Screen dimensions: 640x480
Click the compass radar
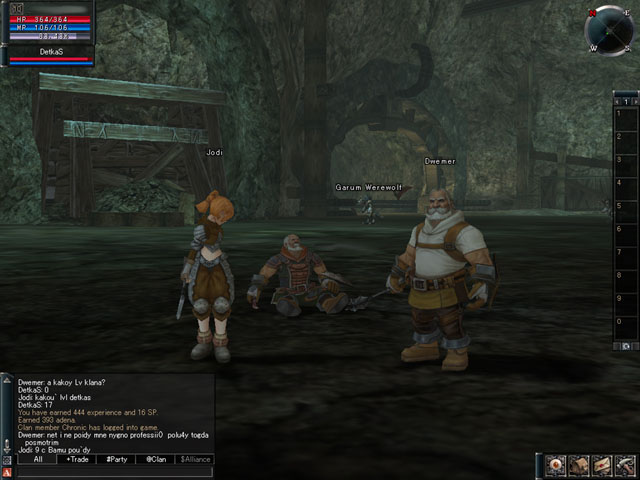point(609,28)
